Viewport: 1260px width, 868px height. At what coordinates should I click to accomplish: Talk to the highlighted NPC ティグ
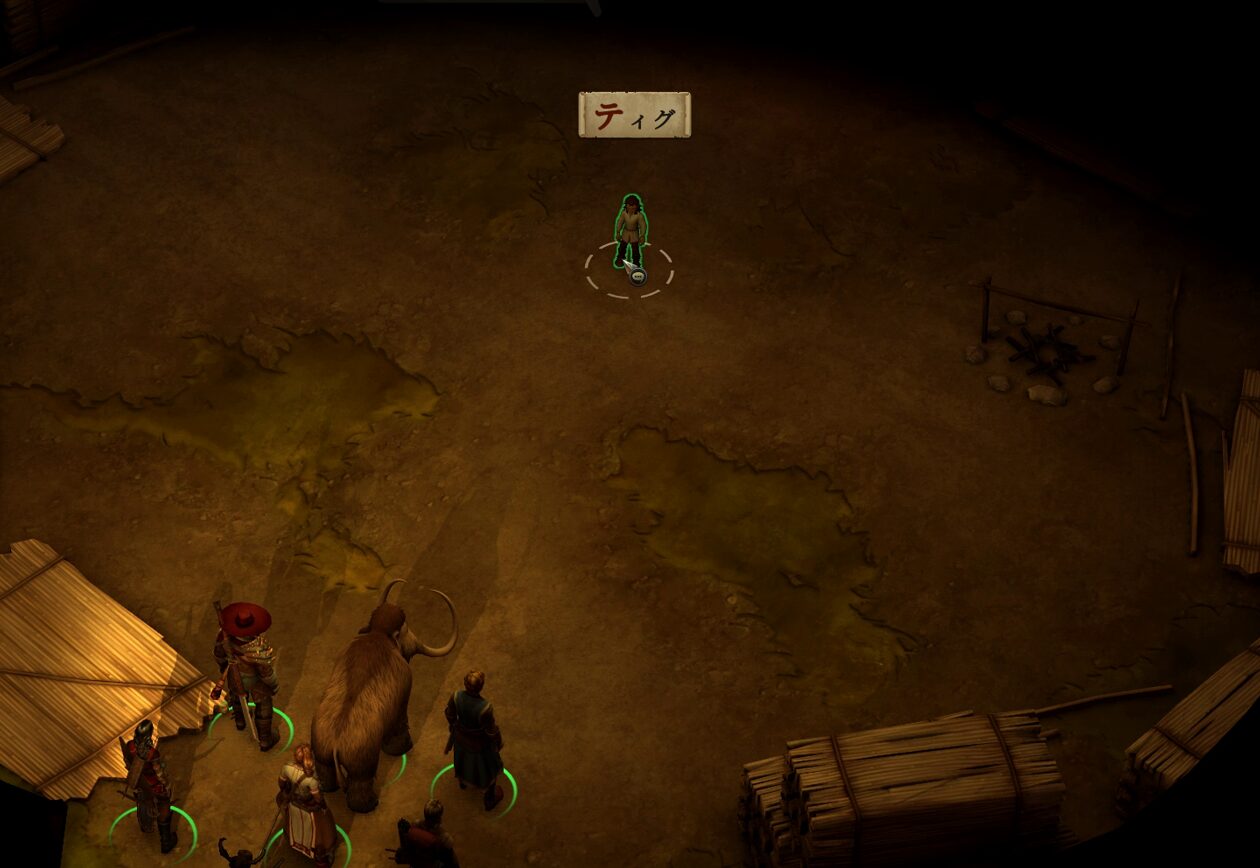[x=630, y=231]
